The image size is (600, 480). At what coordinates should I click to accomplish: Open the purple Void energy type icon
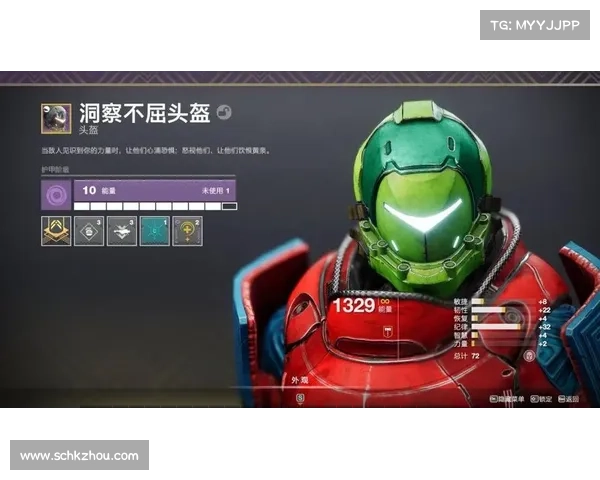56,195
